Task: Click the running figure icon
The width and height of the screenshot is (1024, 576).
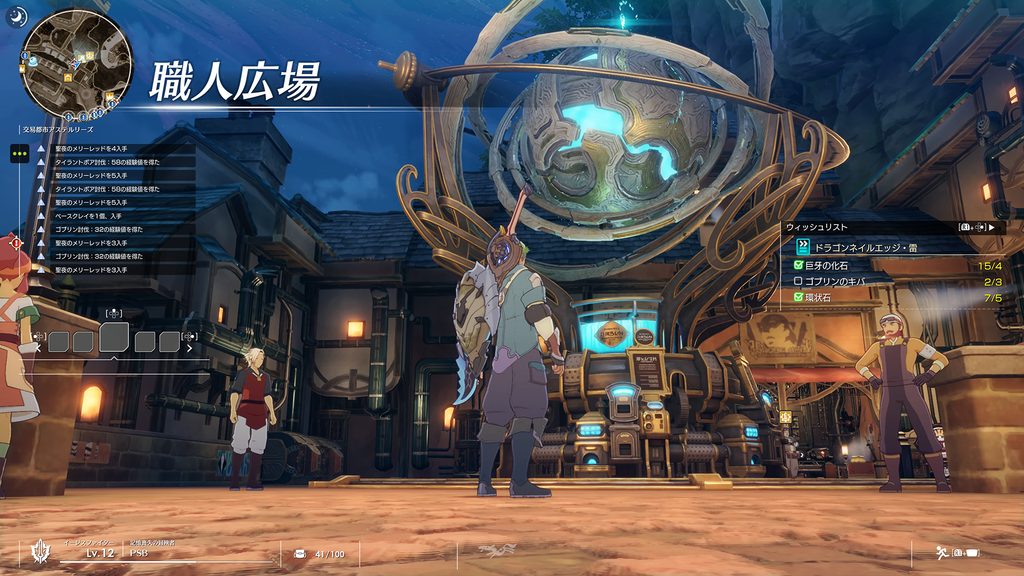Action: point(940,552)
